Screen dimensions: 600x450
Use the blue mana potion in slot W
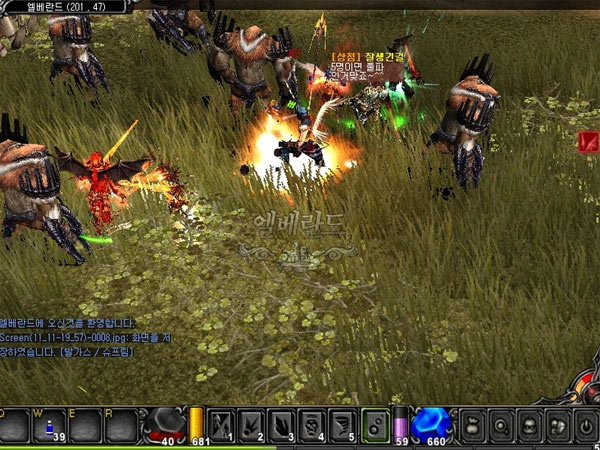tap(52, 426)
